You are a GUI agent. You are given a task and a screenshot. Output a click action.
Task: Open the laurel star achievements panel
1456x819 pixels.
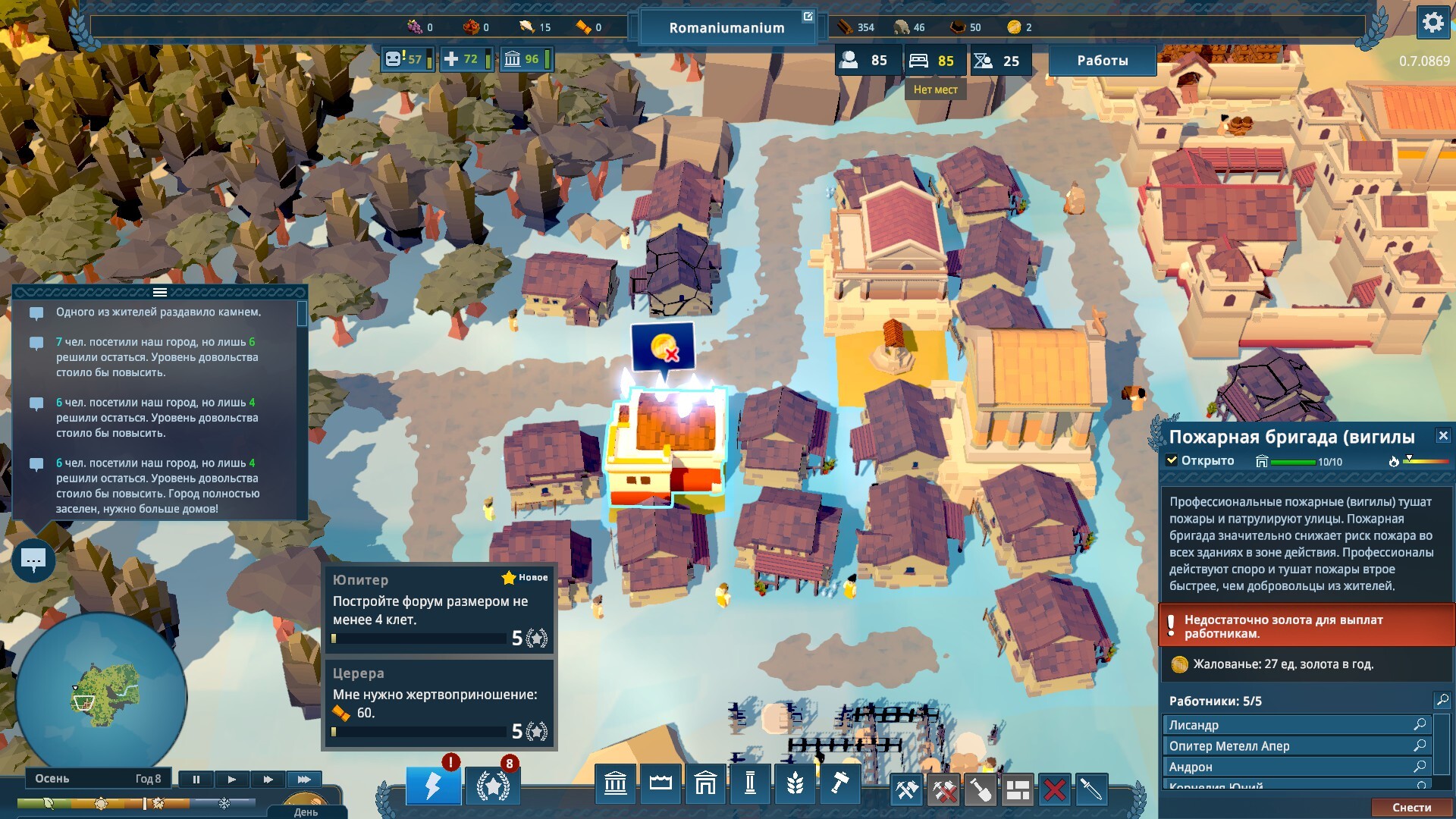(493, 786)
